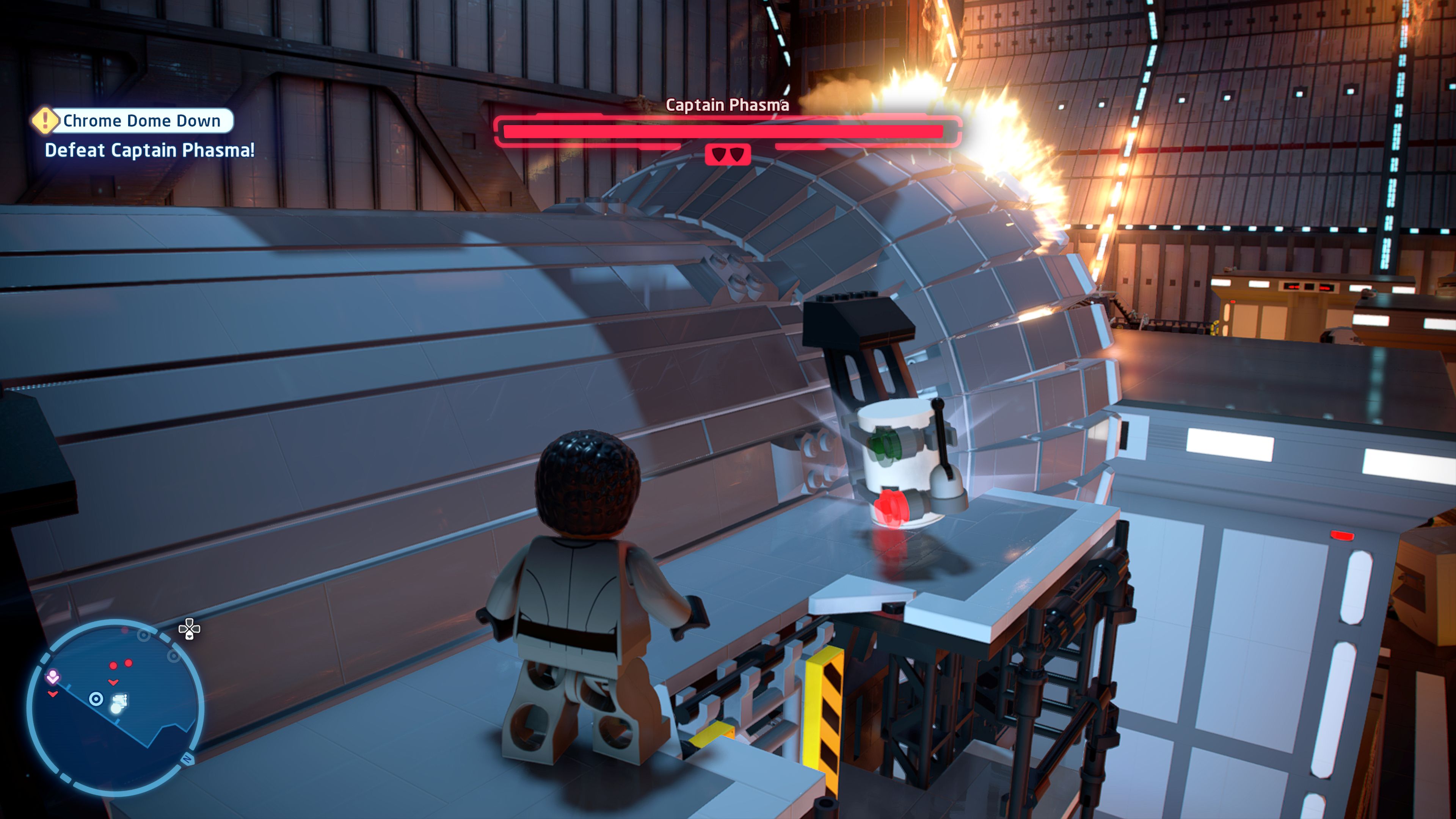Click the north compass indicator on minimap
Image resolution: width=1456 pixels, height=819 pixels.
pyautogui.click(x=187, y=759)
